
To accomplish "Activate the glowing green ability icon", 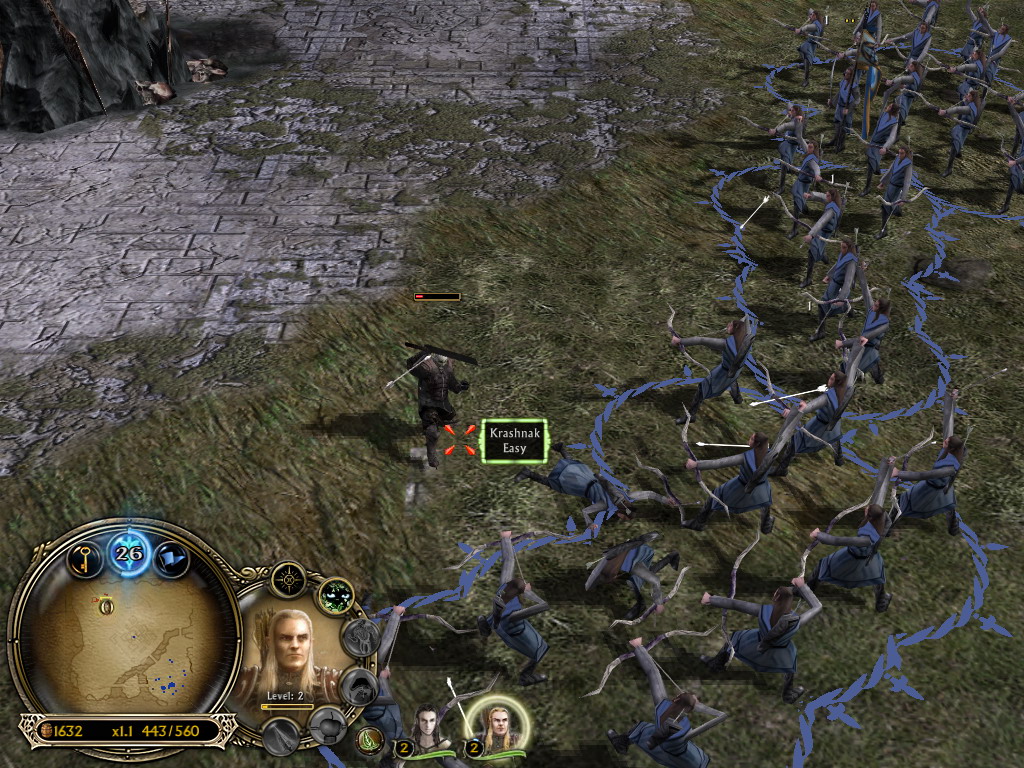I will (336, 596).
